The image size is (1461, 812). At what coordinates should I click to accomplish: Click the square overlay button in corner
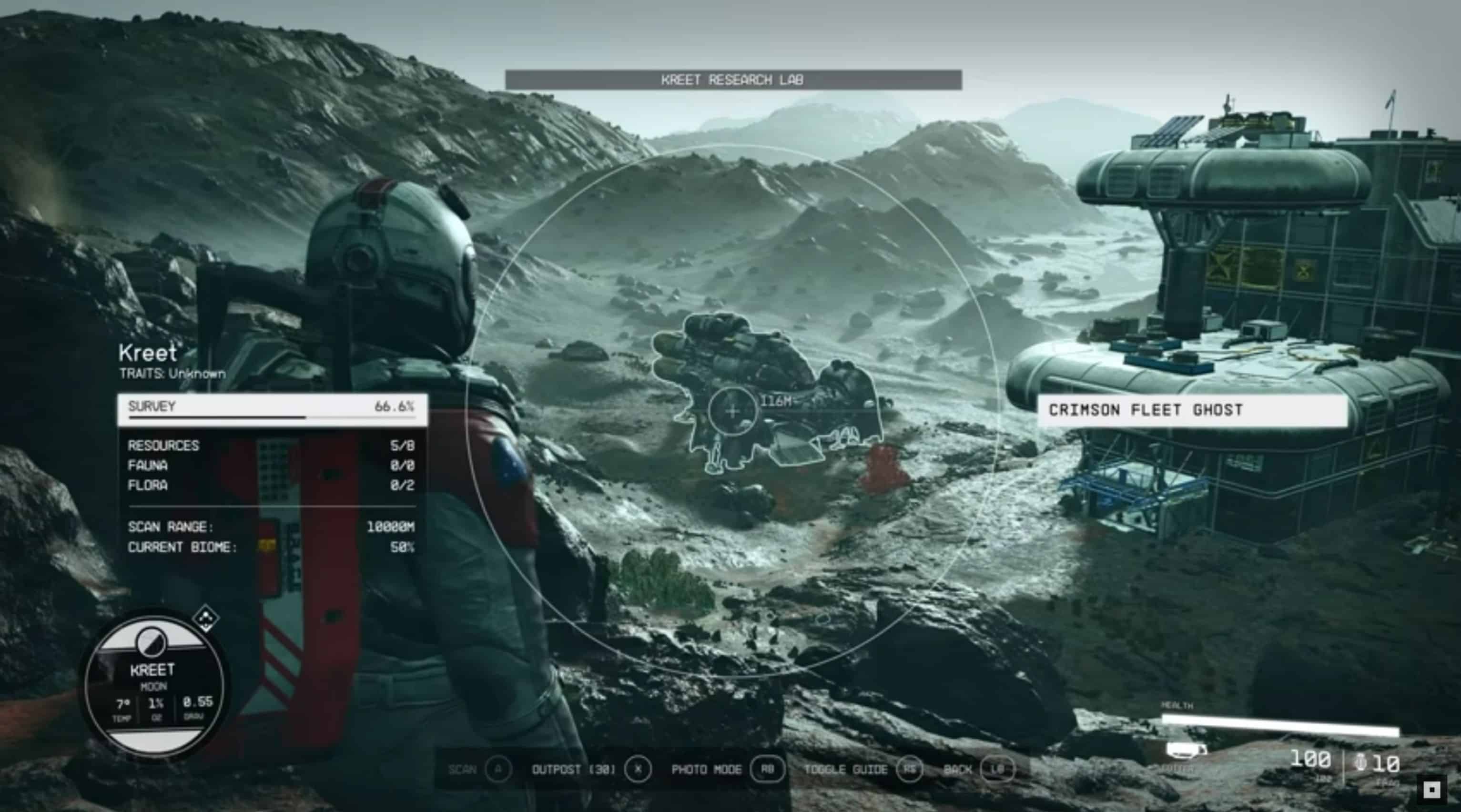1431,789
